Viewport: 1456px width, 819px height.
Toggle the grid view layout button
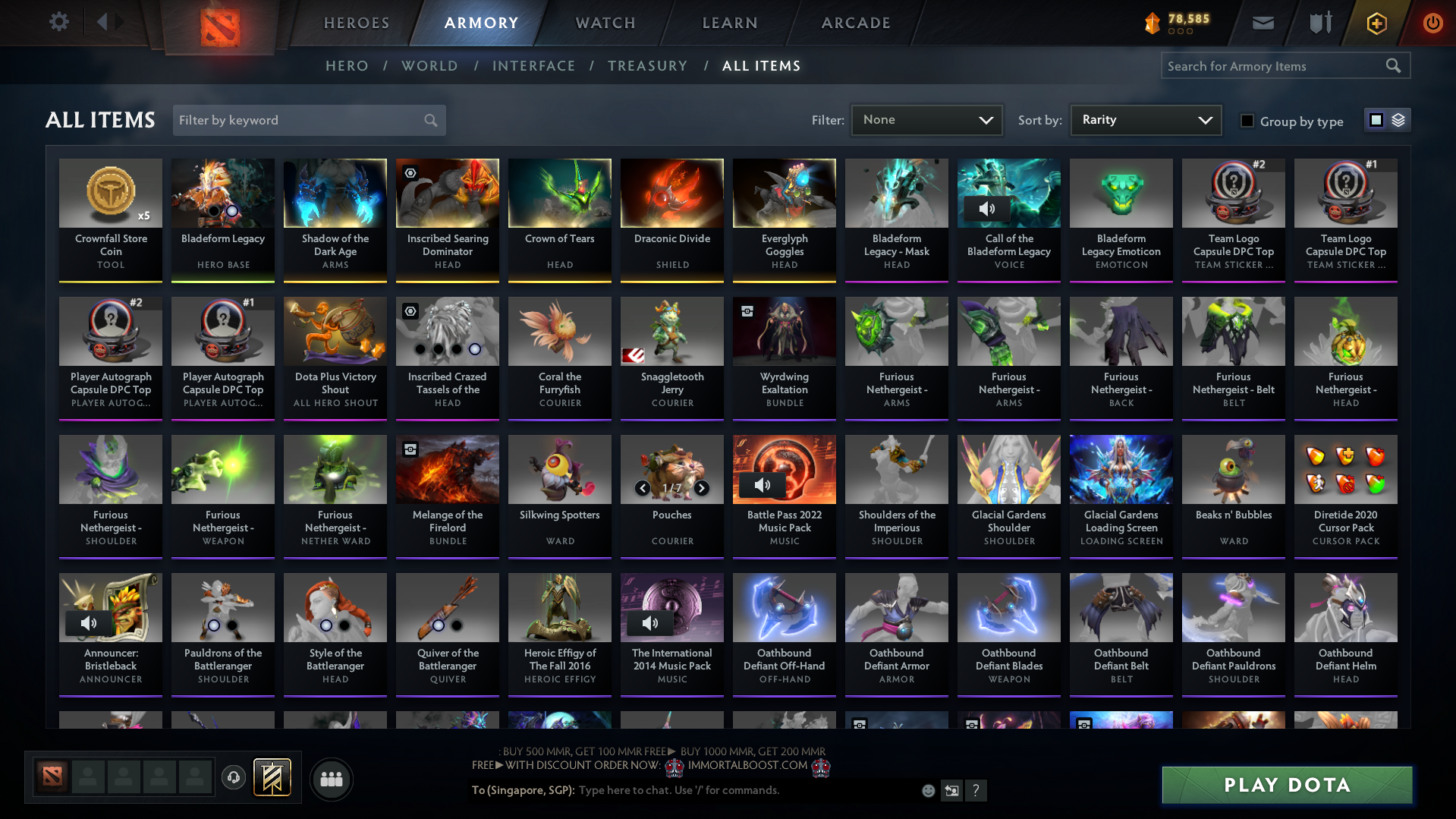click(x=1376, y=119)
